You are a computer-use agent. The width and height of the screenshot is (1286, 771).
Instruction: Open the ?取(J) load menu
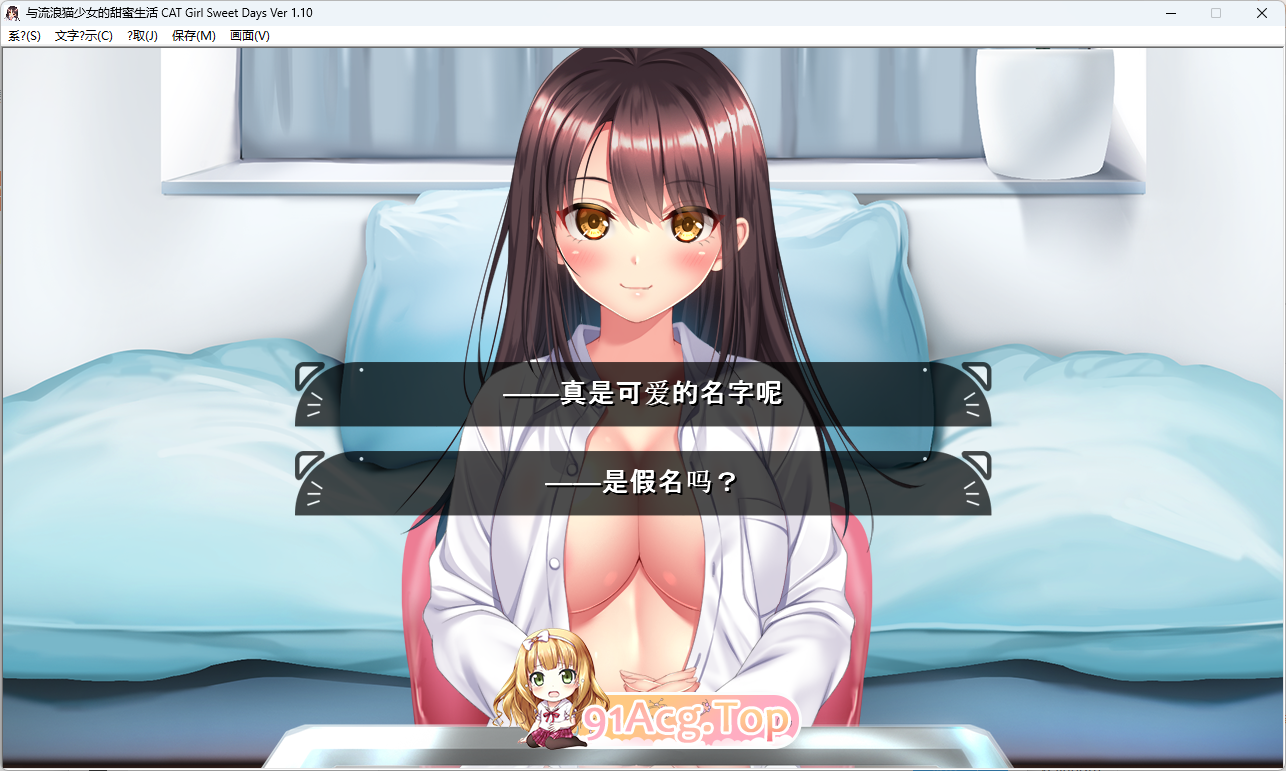(x=141, y=35)
